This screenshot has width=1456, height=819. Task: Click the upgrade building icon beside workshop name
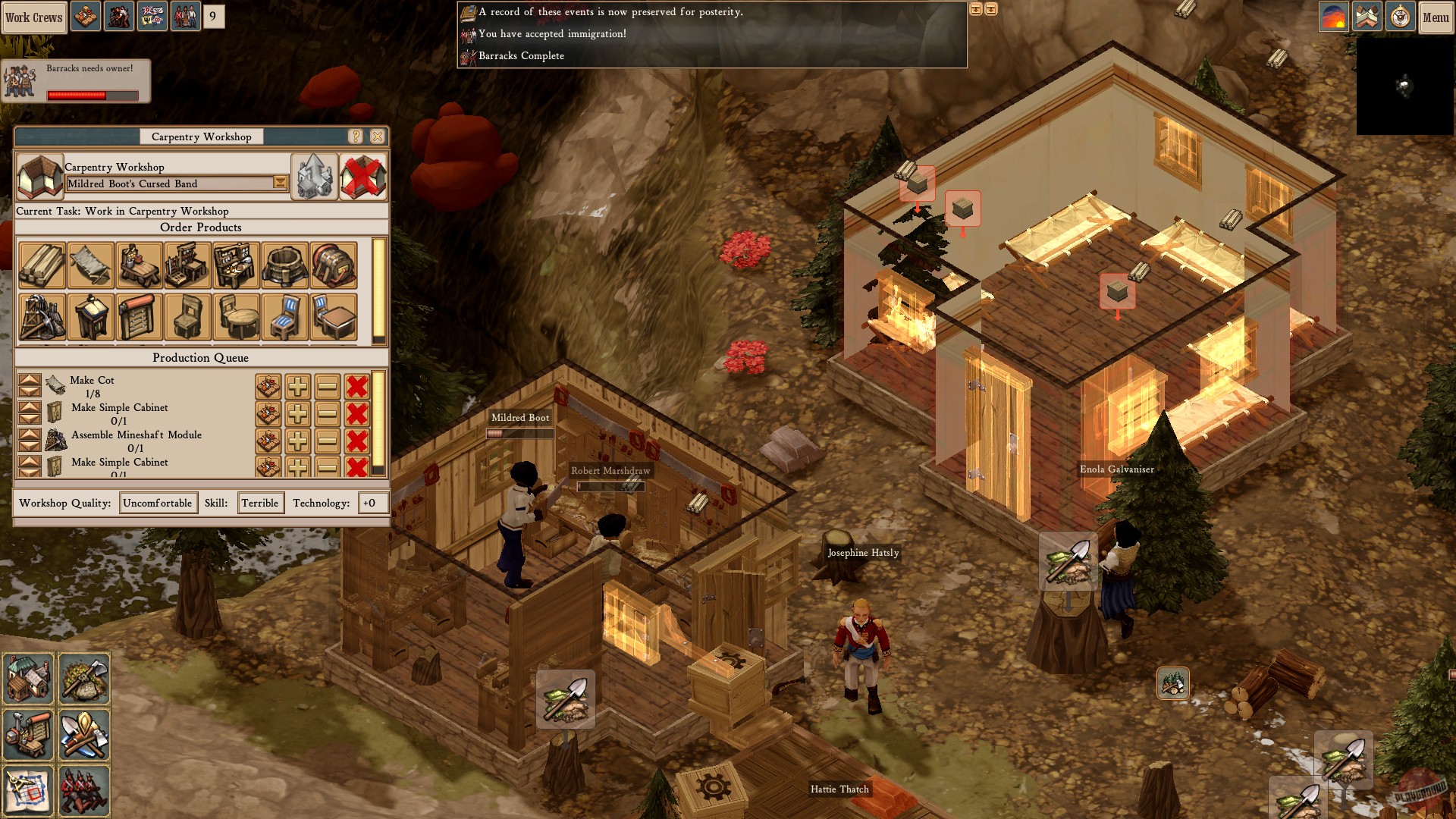click(313, 176)
